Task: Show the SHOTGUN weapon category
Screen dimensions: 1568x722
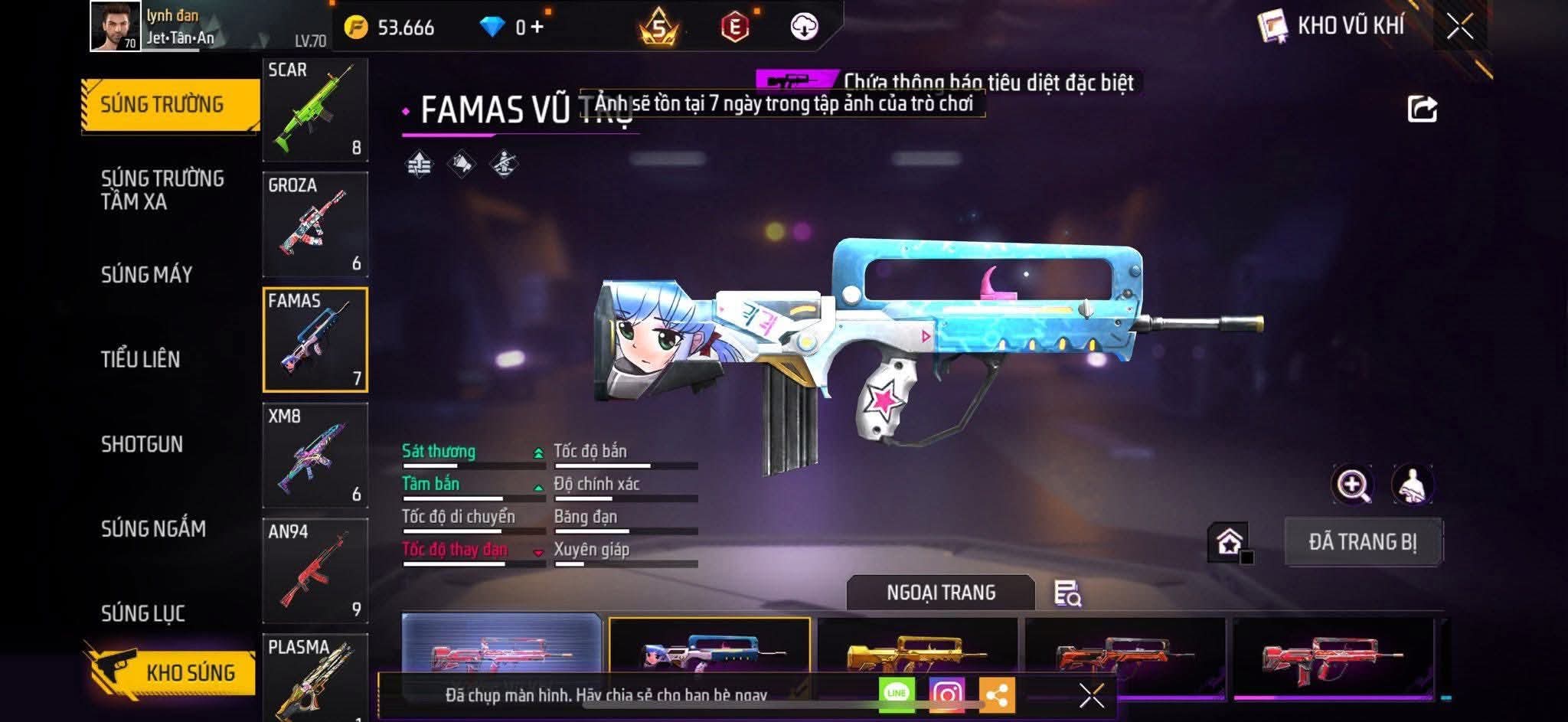Action: (x=142, y=444)
